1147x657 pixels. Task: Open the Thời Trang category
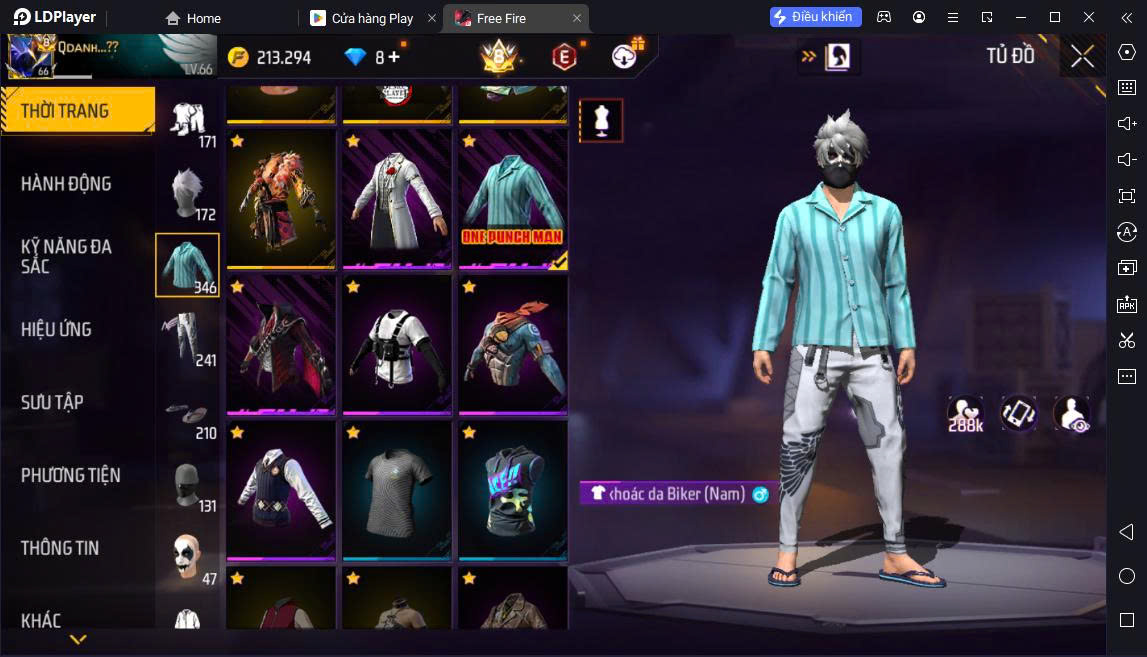click(77, 111)
